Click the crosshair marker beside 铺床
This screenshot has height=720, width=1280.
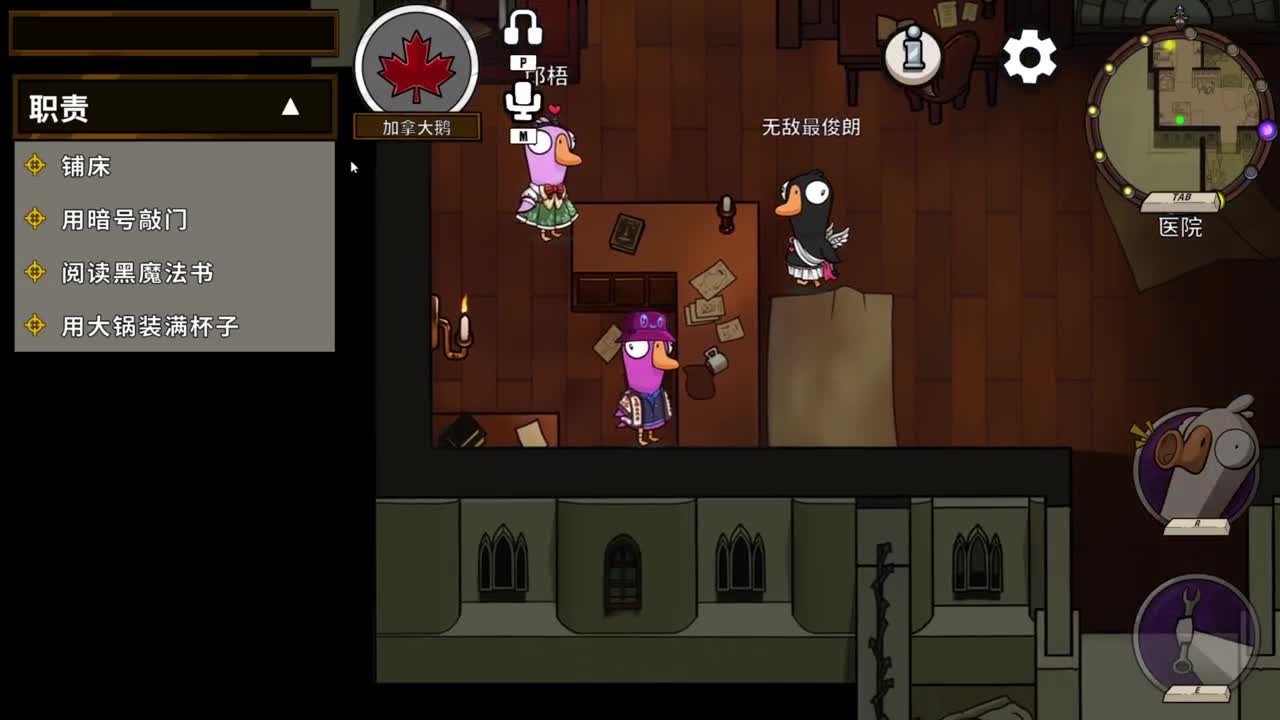click(35, 166)
